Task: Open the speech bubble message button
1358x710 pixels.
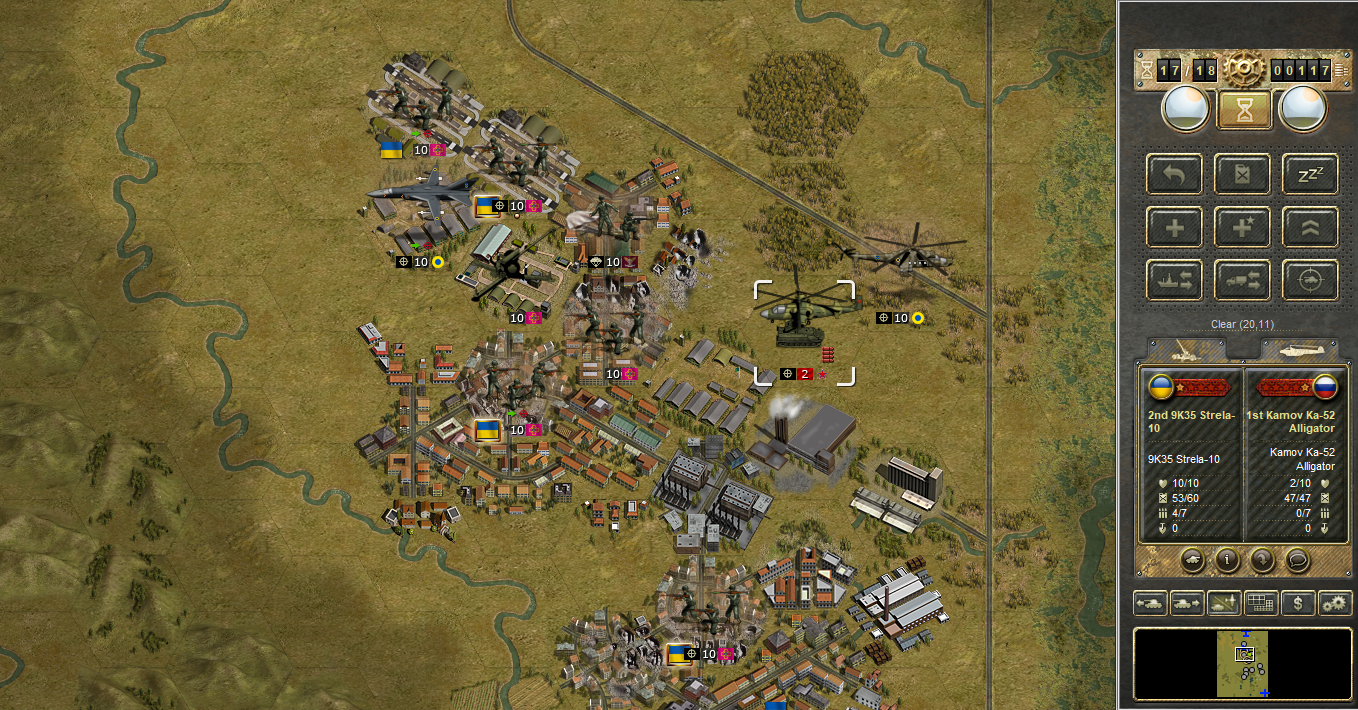Action: click(1296, 559)
